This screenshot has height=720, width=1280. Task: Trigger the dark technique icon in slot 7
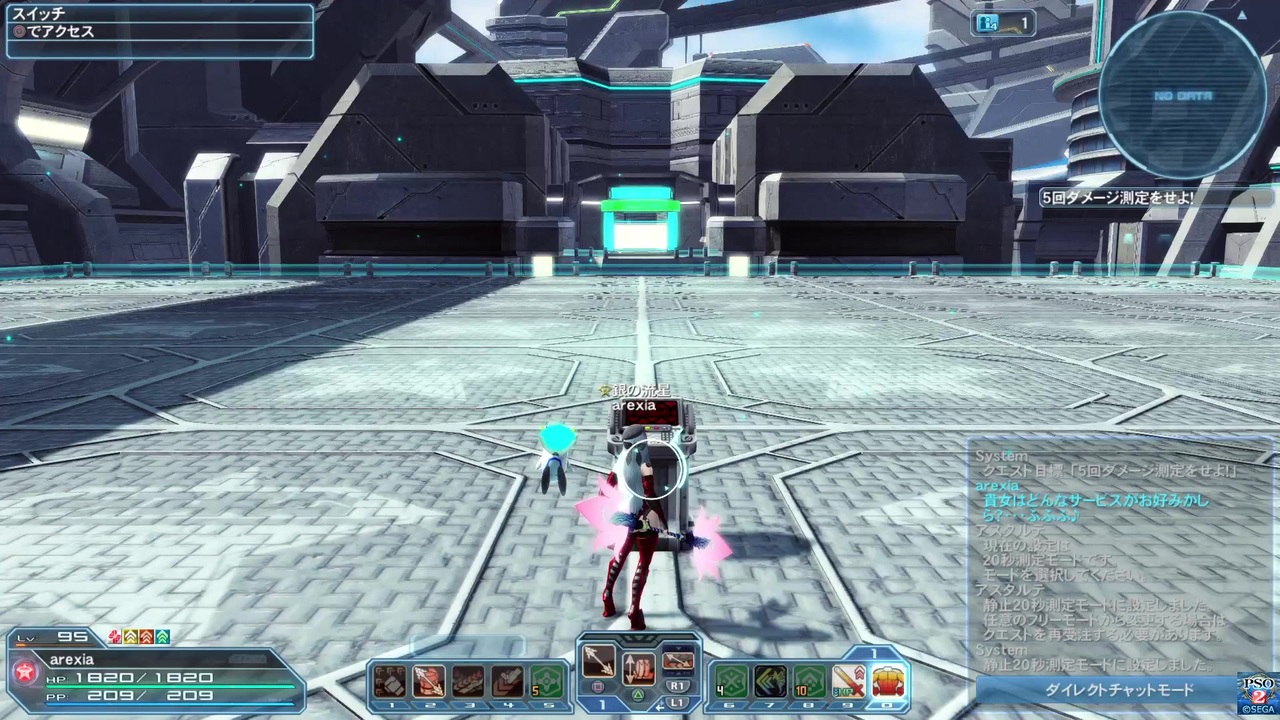772,682
